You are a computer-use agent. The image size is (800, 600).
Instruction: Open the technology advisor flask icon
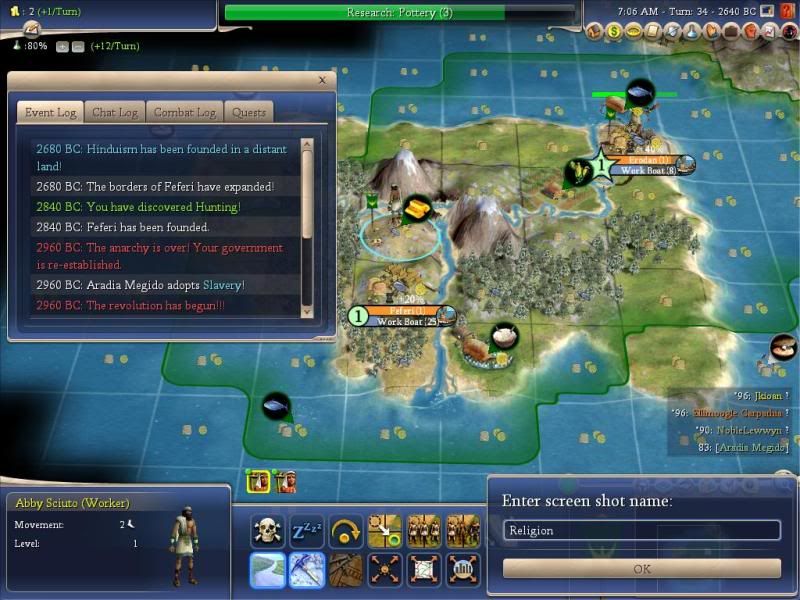click(x=692, y=31)
